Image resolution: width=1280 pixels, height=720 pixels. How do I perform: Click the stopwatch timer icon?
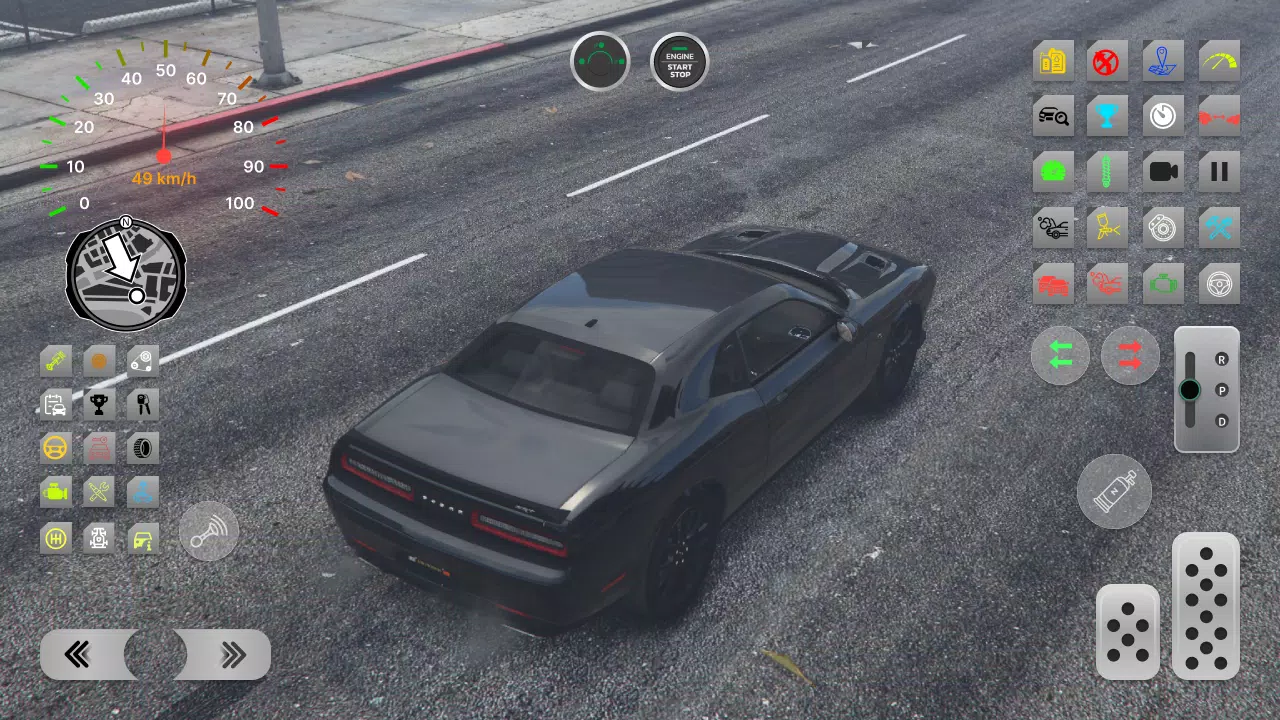(1163, 115)
